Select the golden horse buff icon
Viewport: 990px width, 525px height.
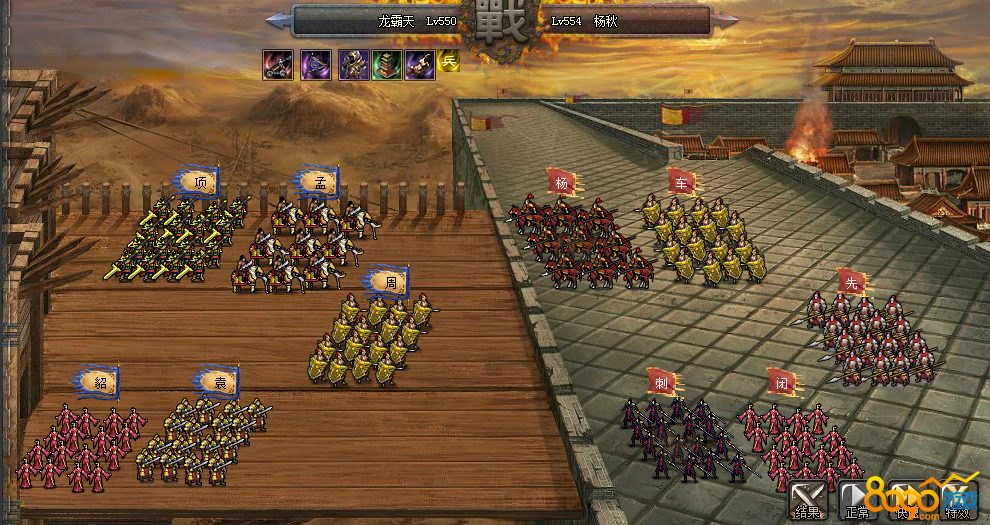pyautogui.click(x=420, y=65)
